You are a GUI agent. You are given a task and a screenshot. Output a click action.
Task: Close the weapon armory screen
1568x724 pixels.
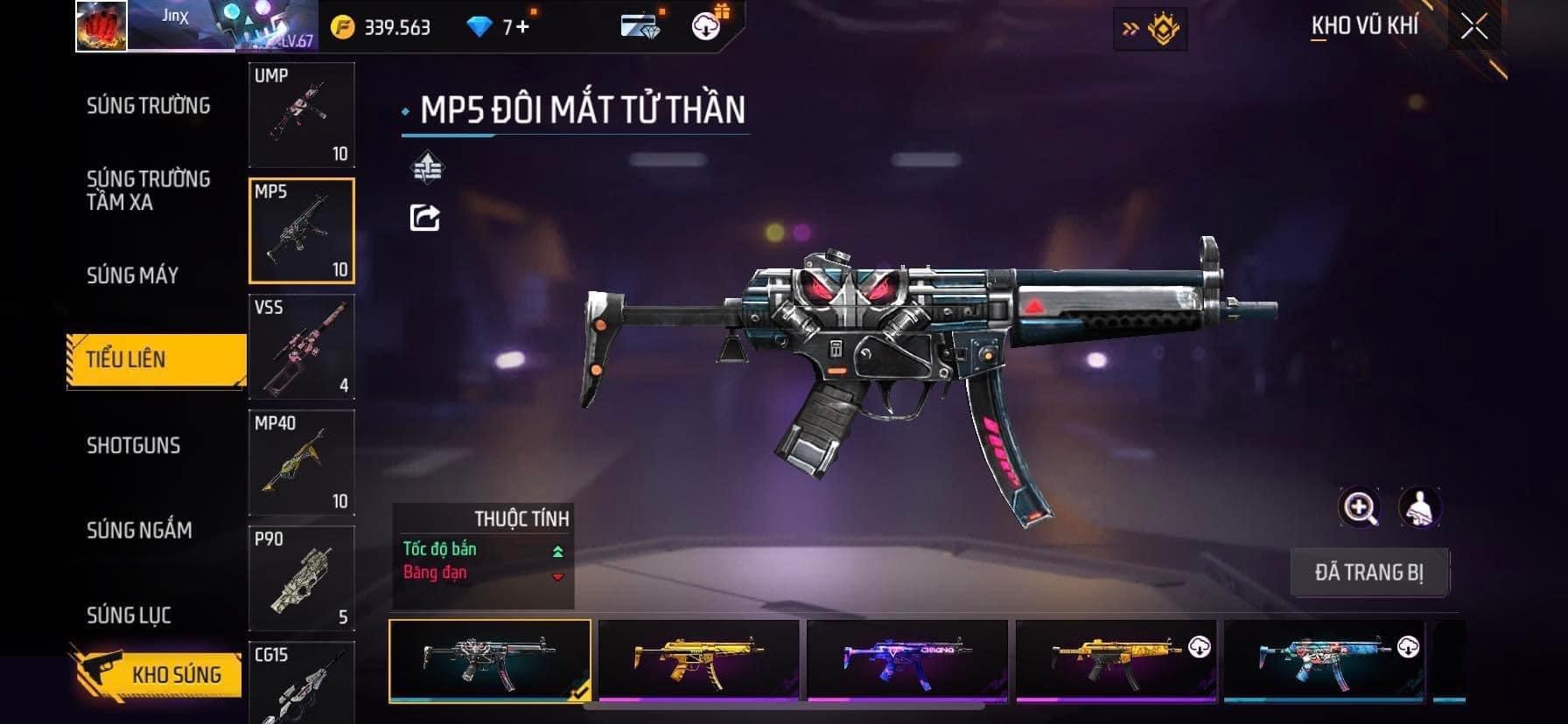pyautogui.click(x=1473, y=27)
